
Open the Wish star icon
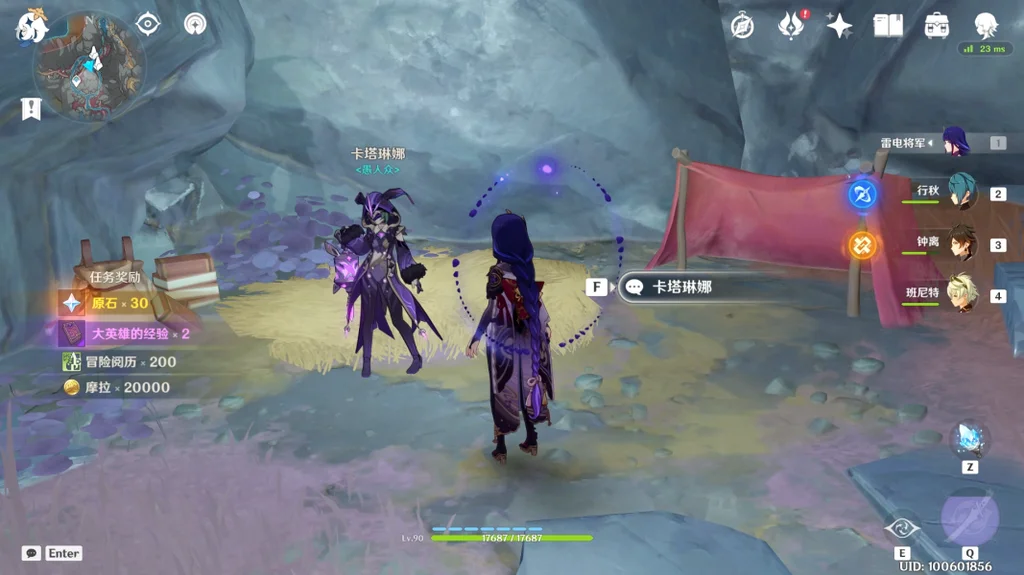(x=839, y=26)
